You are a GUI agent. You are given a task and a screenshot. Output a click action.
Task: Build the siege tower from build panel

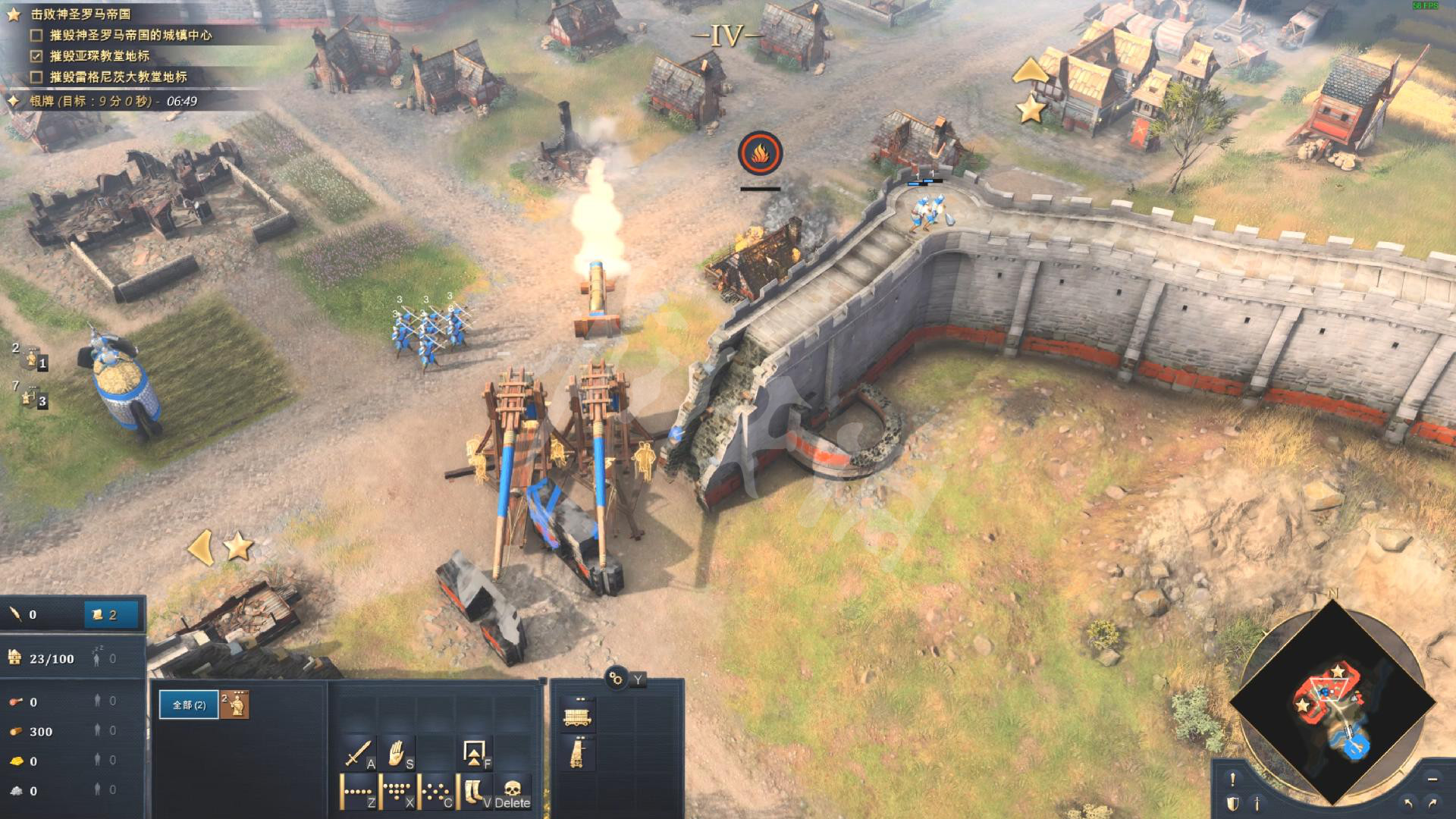tap(578, 755)
